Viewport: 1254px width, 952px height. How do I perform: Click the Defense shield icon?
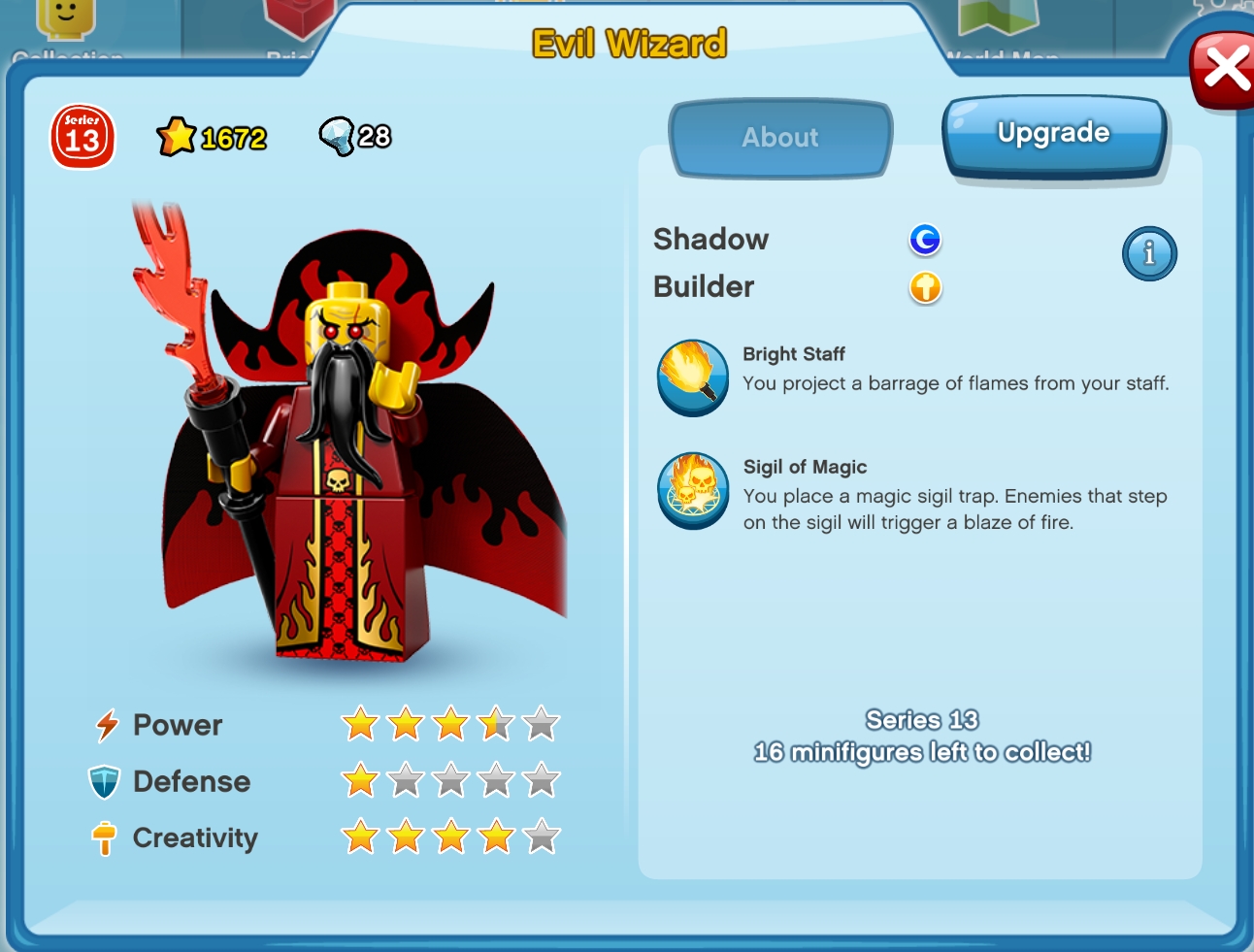[x=105, y=780]
